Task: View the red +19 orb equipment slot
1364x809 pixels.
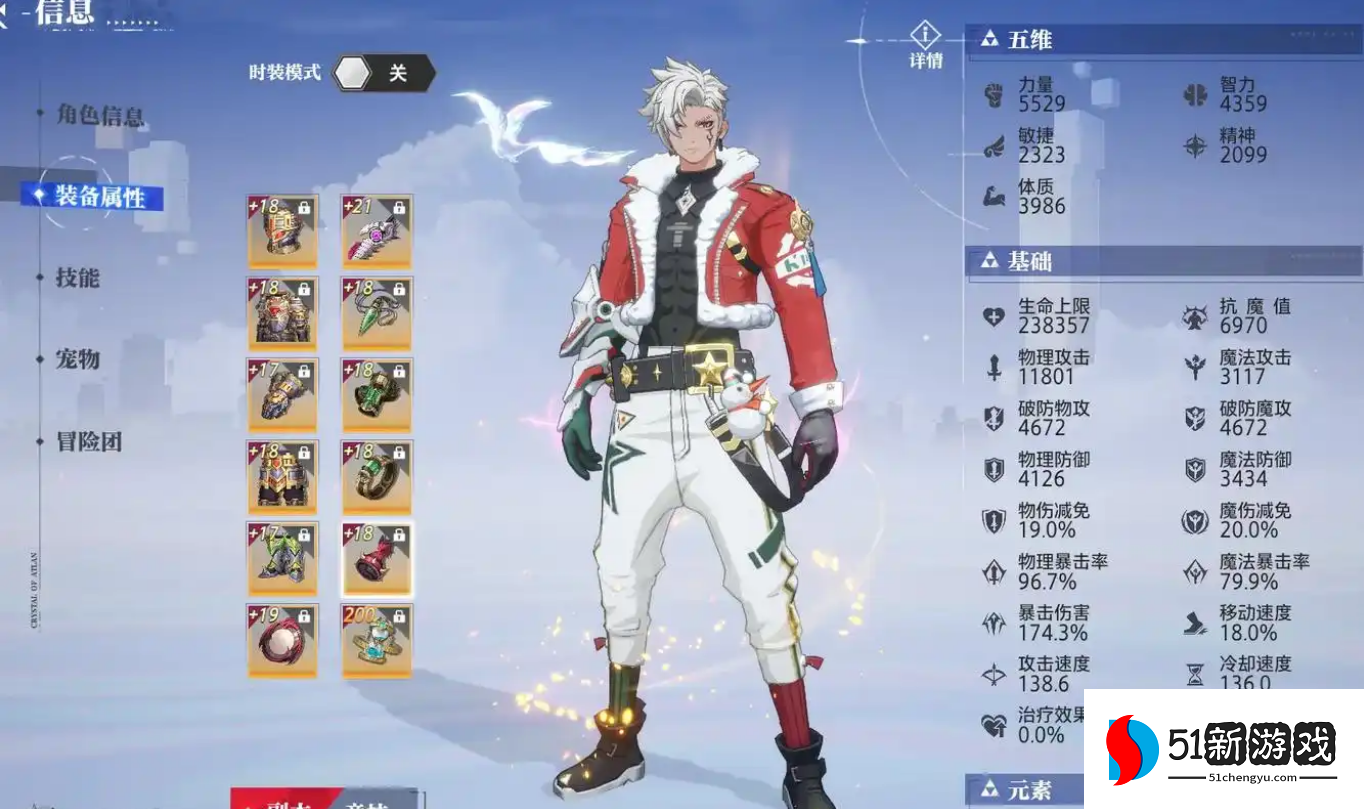Action: pos(283,640)
